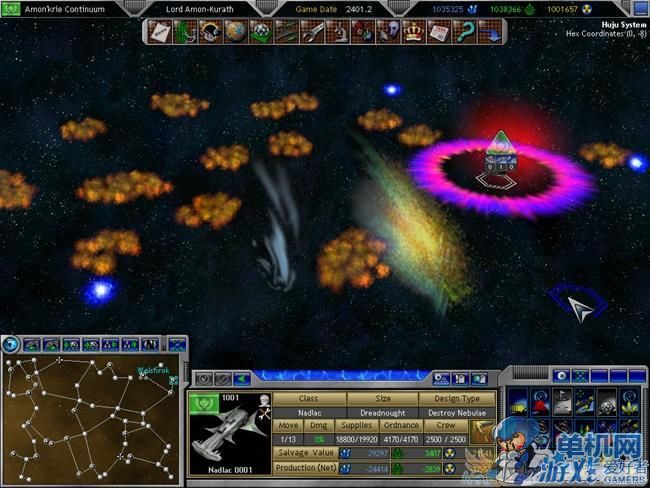Click the paper document icon at toolbar start
The height and width of the screenshot is (488, 650).
click(160, 33)
